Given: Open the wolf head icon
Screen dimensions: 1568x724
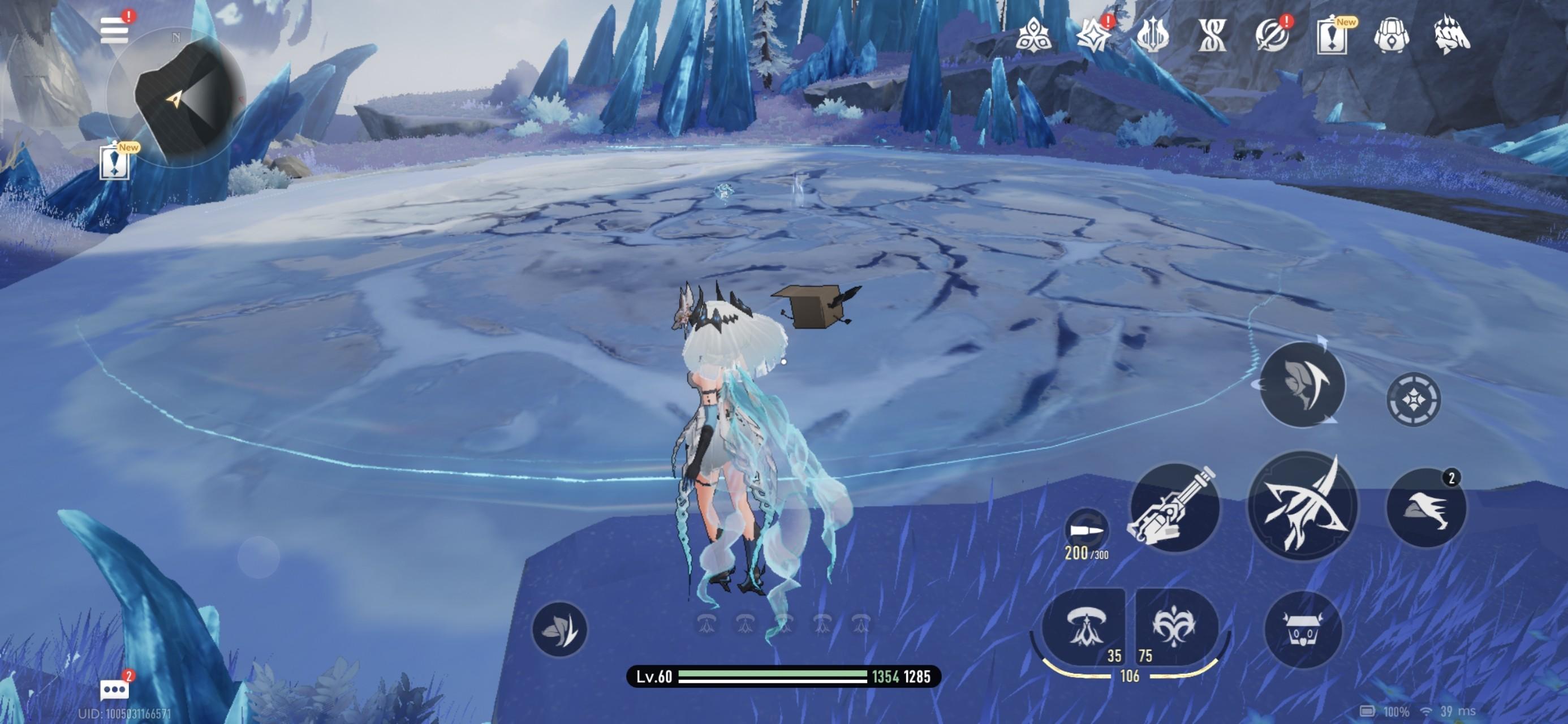Looking at the screenshot, I should [1451, 35].
